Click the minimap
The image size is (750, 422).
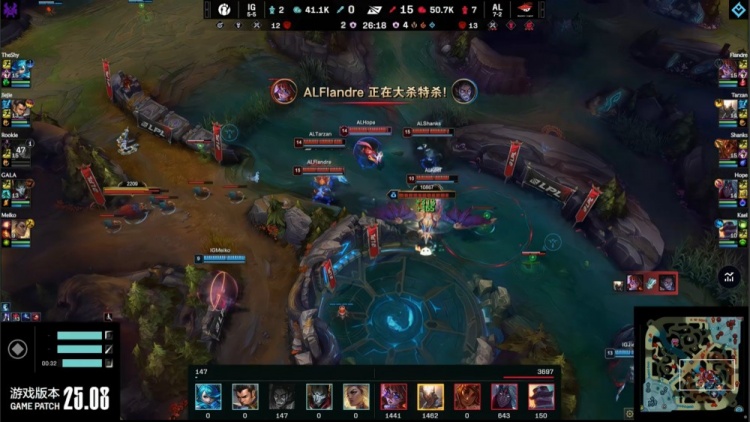click(692, 362)
